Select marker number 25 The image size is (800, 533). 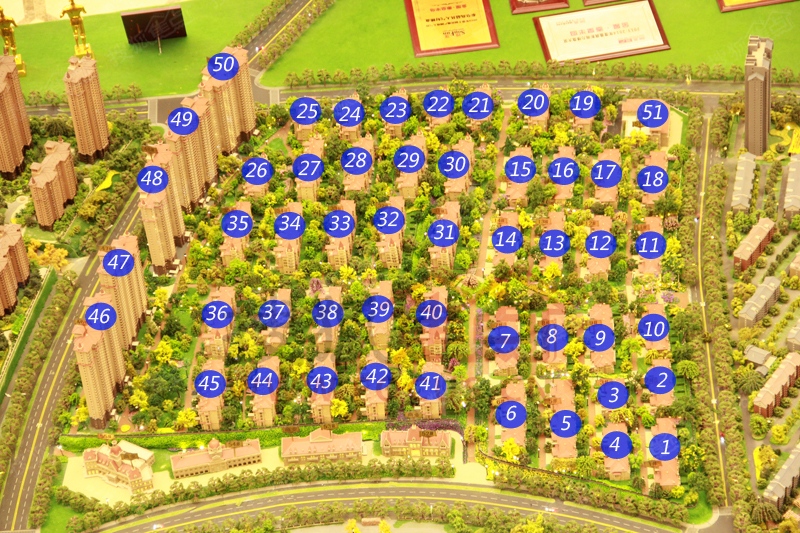pos(305,111)
